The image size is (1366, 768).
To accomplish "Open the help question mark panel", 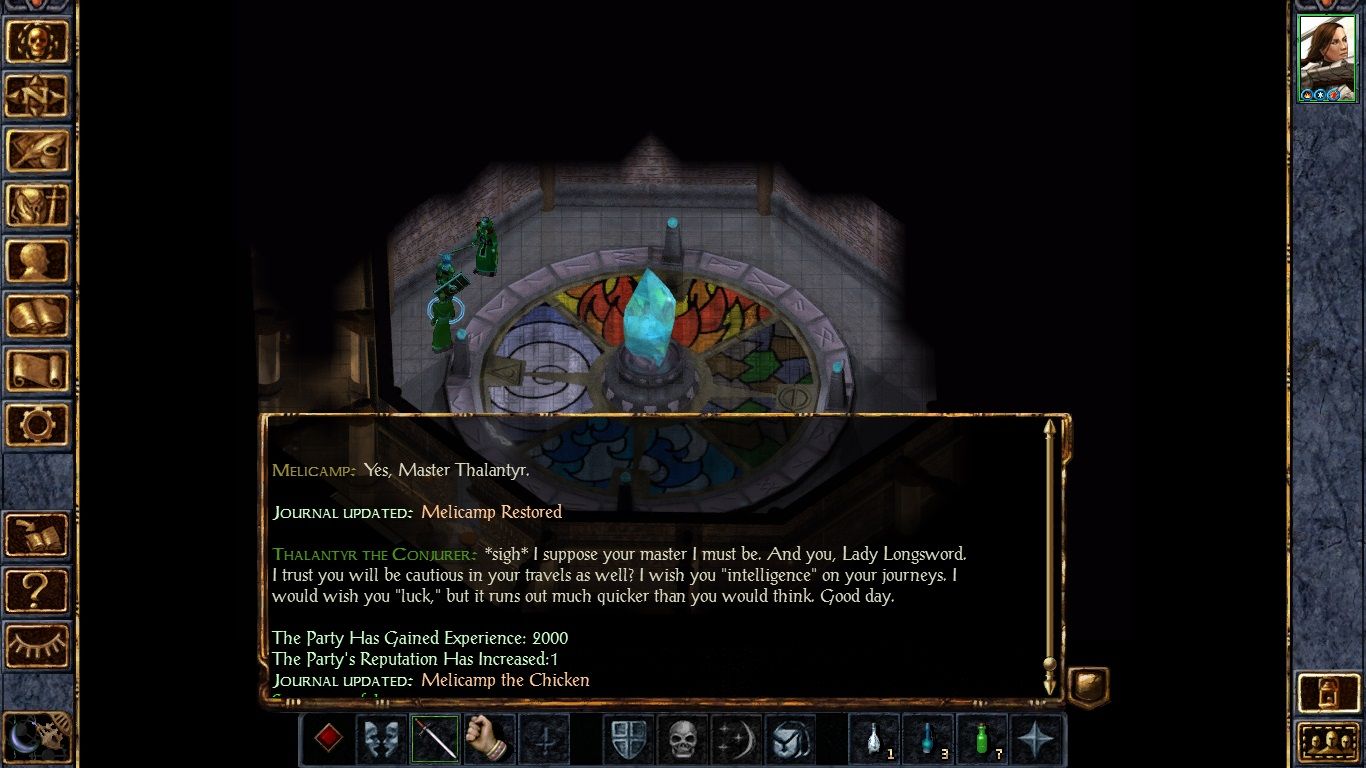I will pyautogui.click(x=39, y=590).
